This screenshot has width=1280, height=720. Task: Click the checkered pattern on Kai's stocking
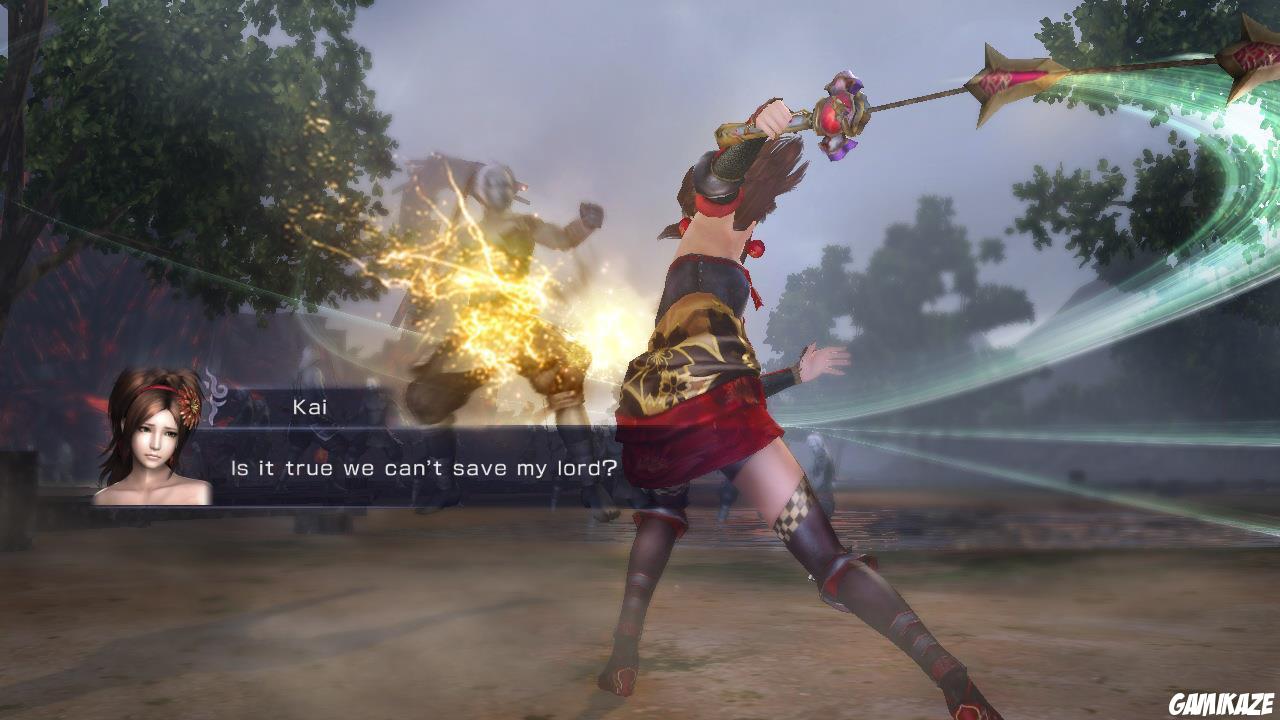point(795,510)
